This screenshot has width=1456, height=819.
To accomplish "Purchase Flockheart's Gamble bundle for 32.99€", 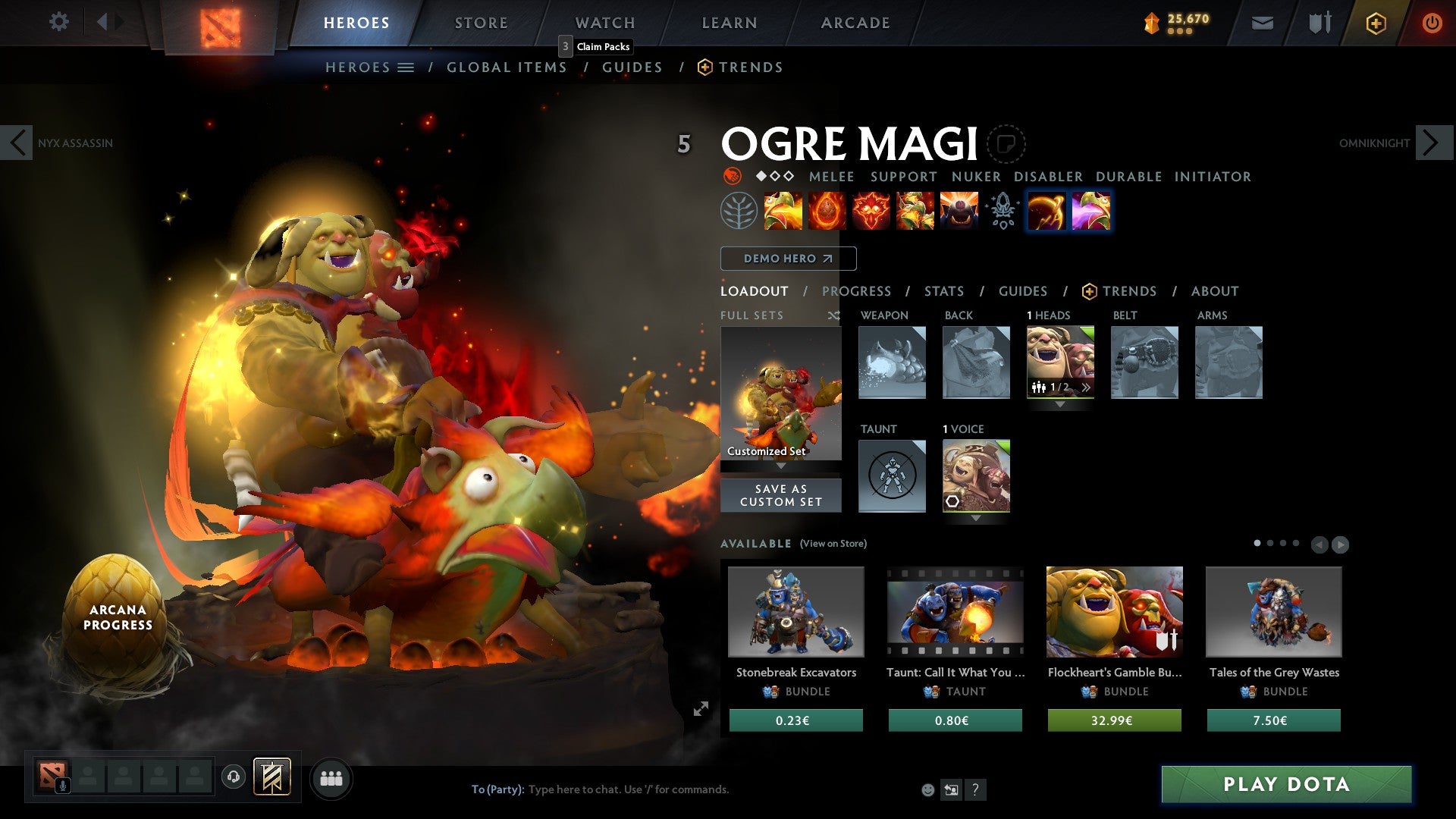I will tap(1114, 720).
